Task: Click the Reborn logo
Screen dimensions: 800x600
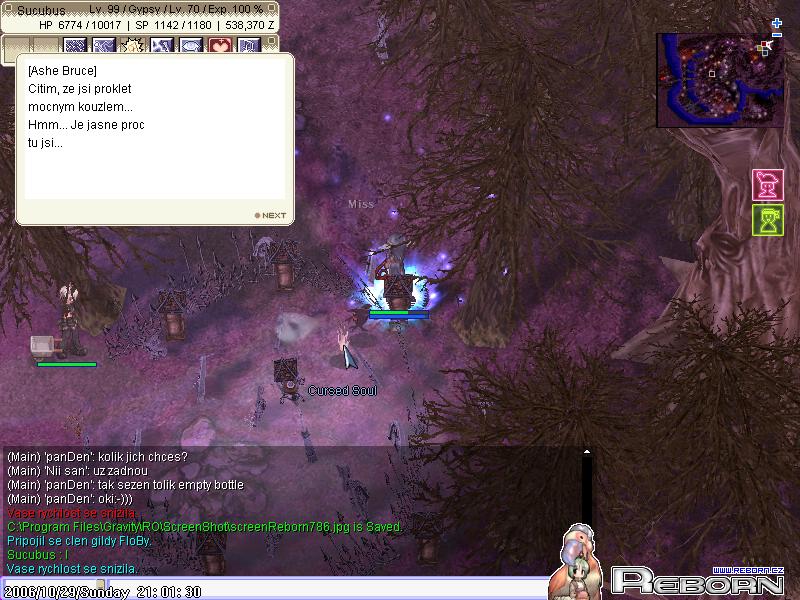Action: 696,579
